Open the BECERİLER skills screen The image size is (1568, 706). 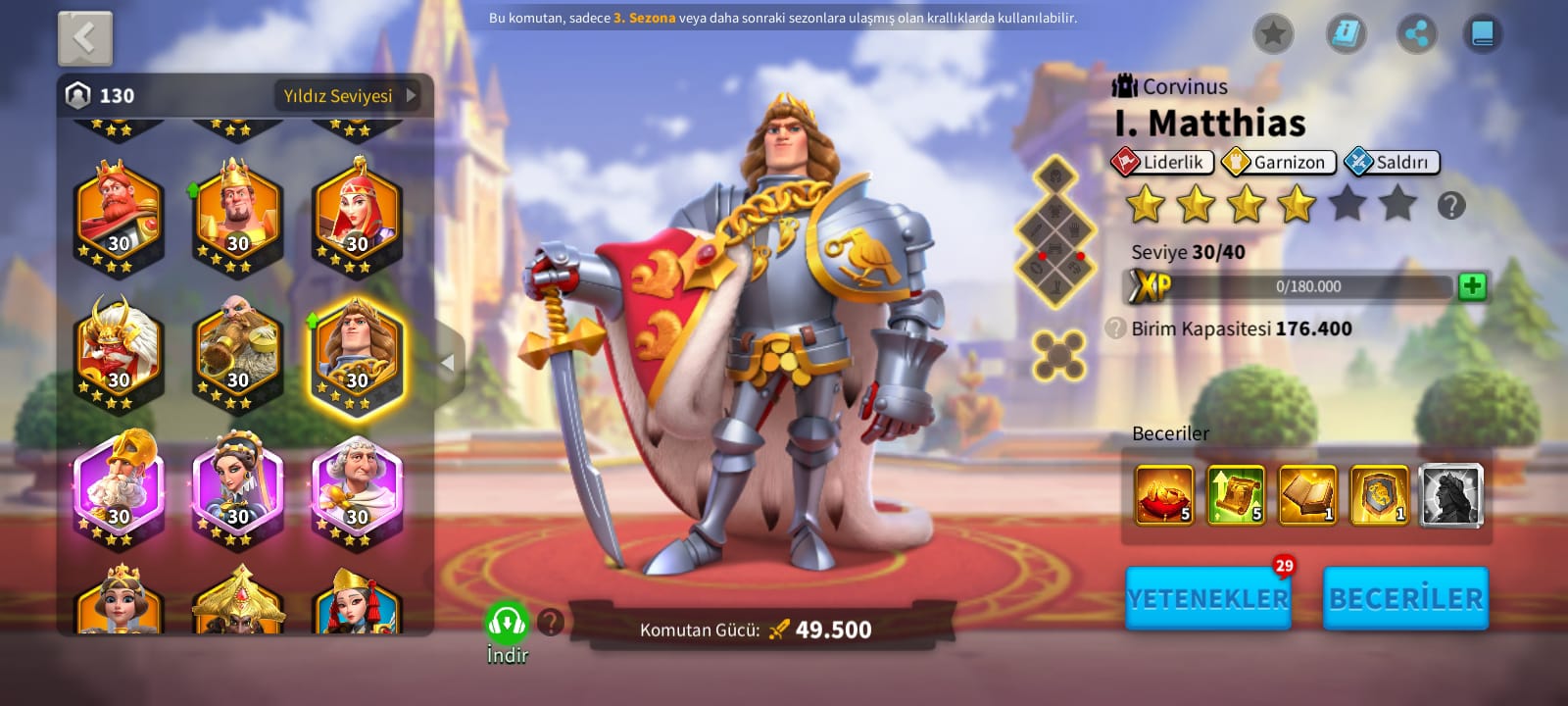(x=1405, y=598)
